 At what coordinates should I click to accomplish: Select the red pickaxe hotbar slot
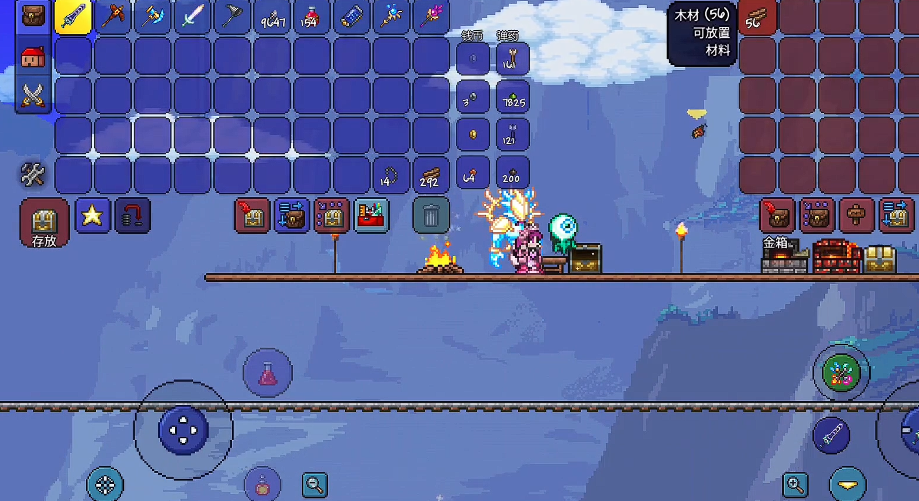pos(113,16)
